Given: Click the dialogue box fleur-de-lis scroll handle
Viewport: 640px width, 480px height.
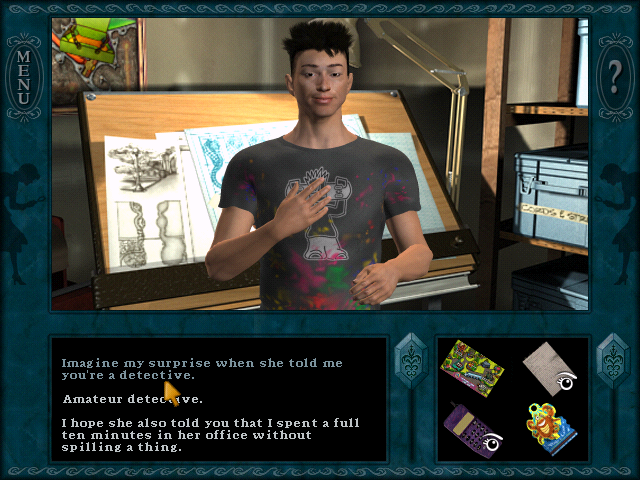Looking at the screenshot, I should point(411,361).
